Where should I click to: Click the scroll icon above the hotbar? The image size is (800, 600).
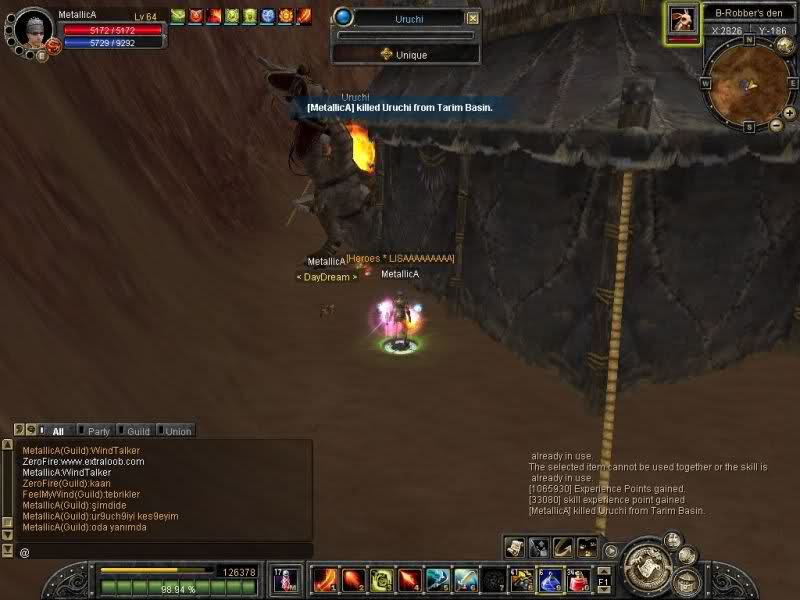tap(514, 547)
